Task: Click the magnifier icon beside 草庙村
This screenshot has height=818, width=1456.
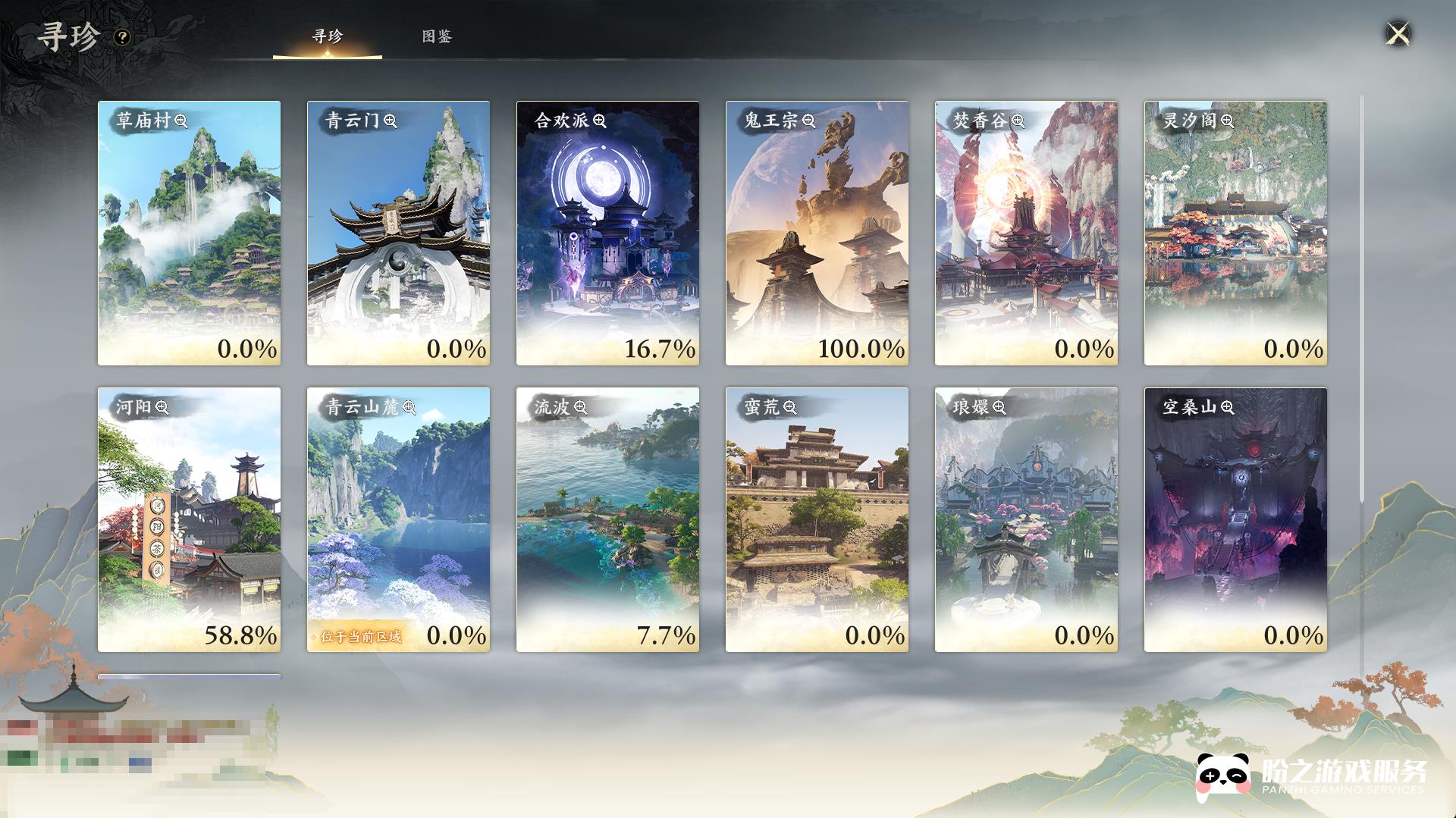Action: (181, 121)
